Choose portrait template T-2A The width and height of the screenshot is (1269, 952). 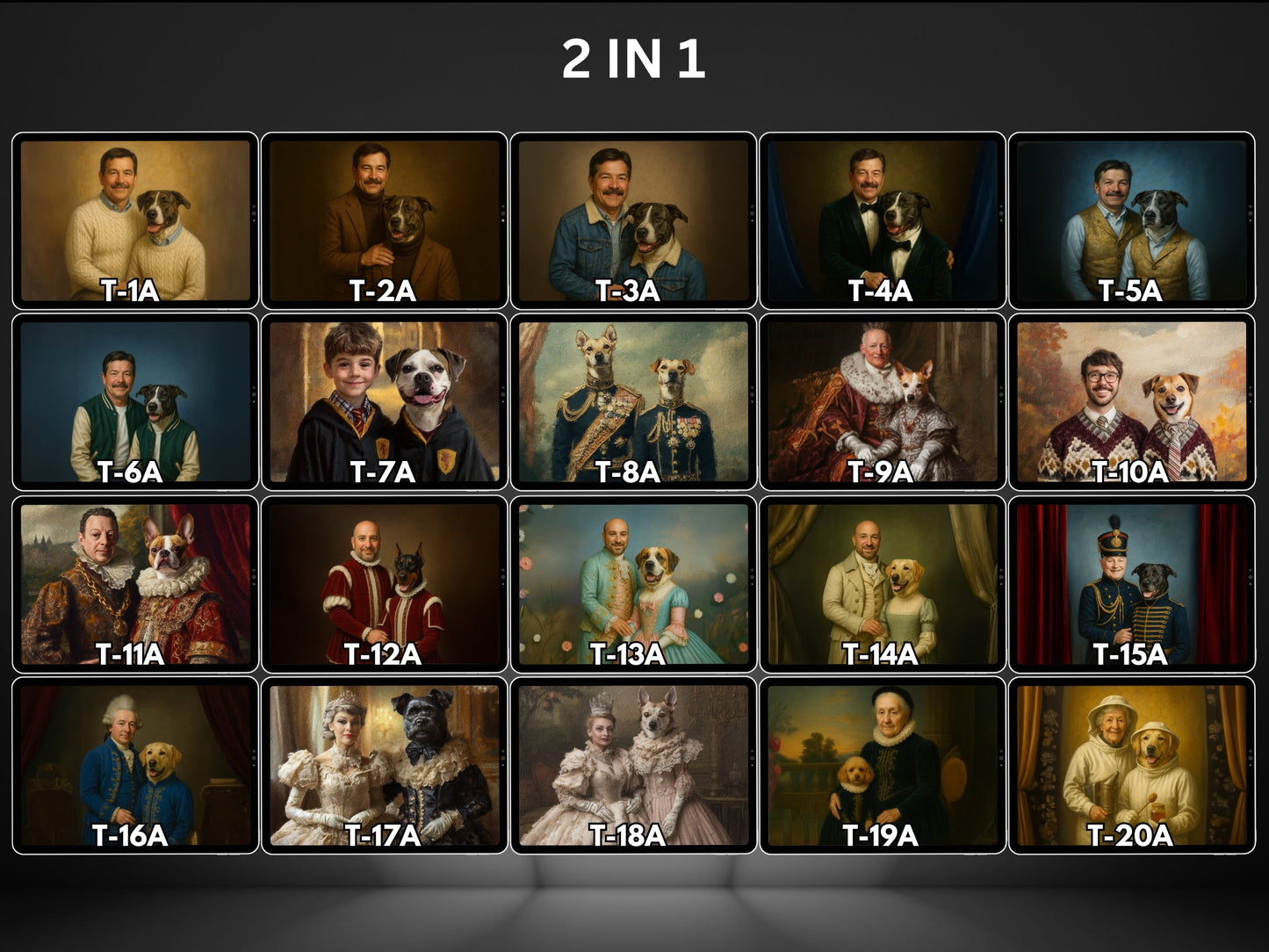(x=385, y=220)
